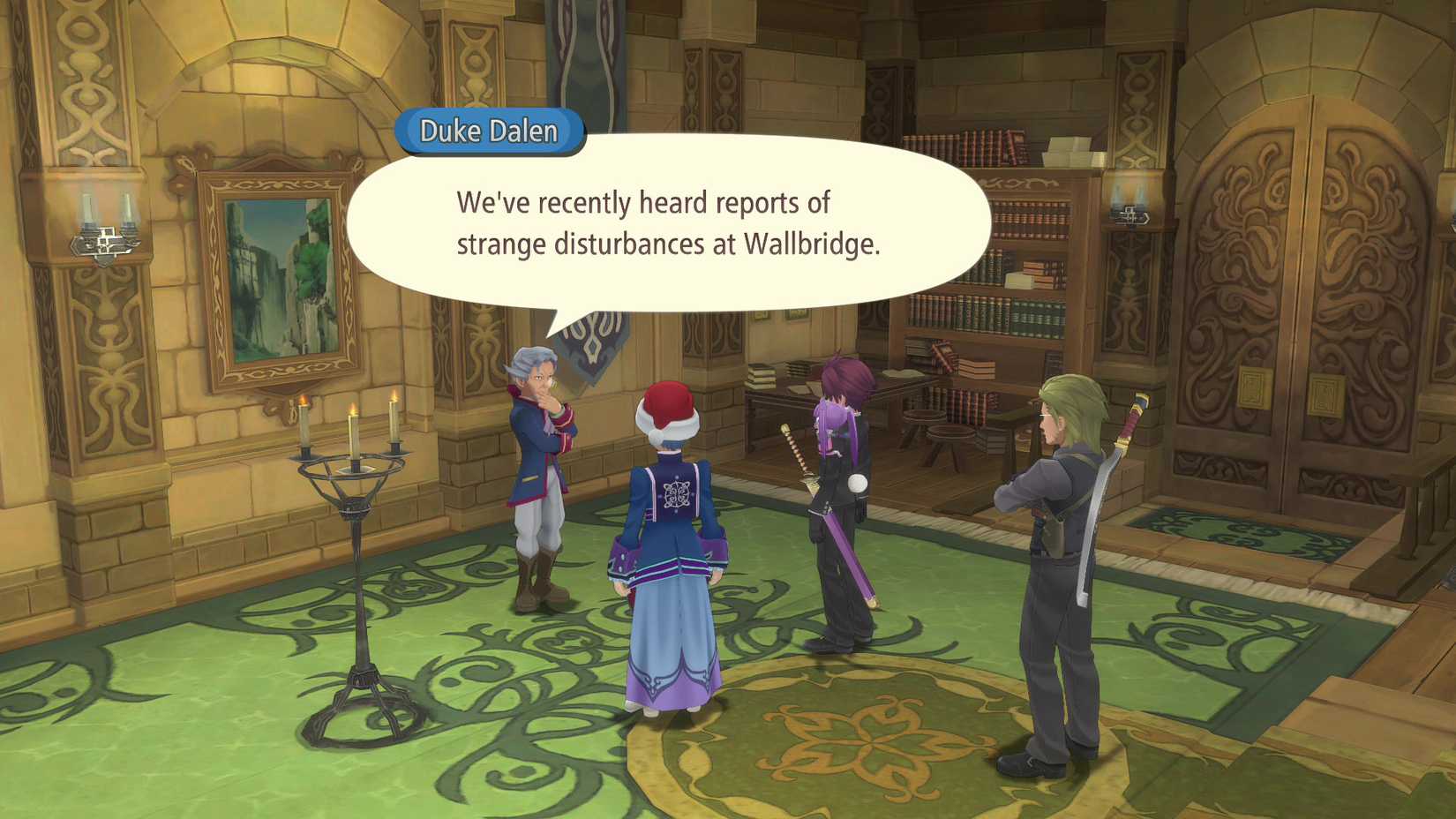Image resolution: width=1456 pixels, height=819 pixels.
Task: Click the Duke Dalen speaker name tag
Action: coord(489,131)
